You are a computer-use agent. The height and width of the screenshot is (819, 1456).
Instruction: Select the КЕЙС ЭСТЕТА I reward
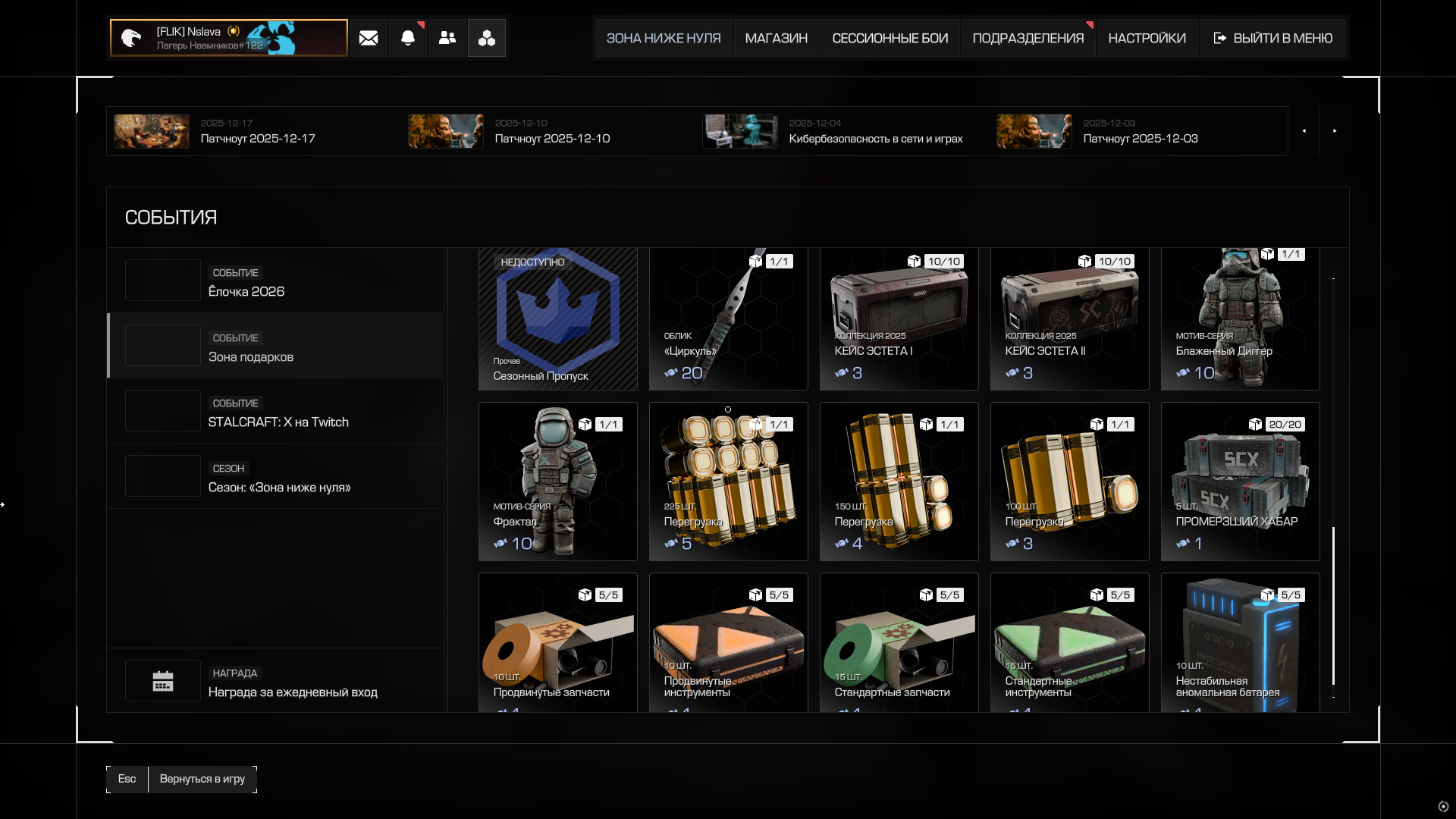(899, 319)
